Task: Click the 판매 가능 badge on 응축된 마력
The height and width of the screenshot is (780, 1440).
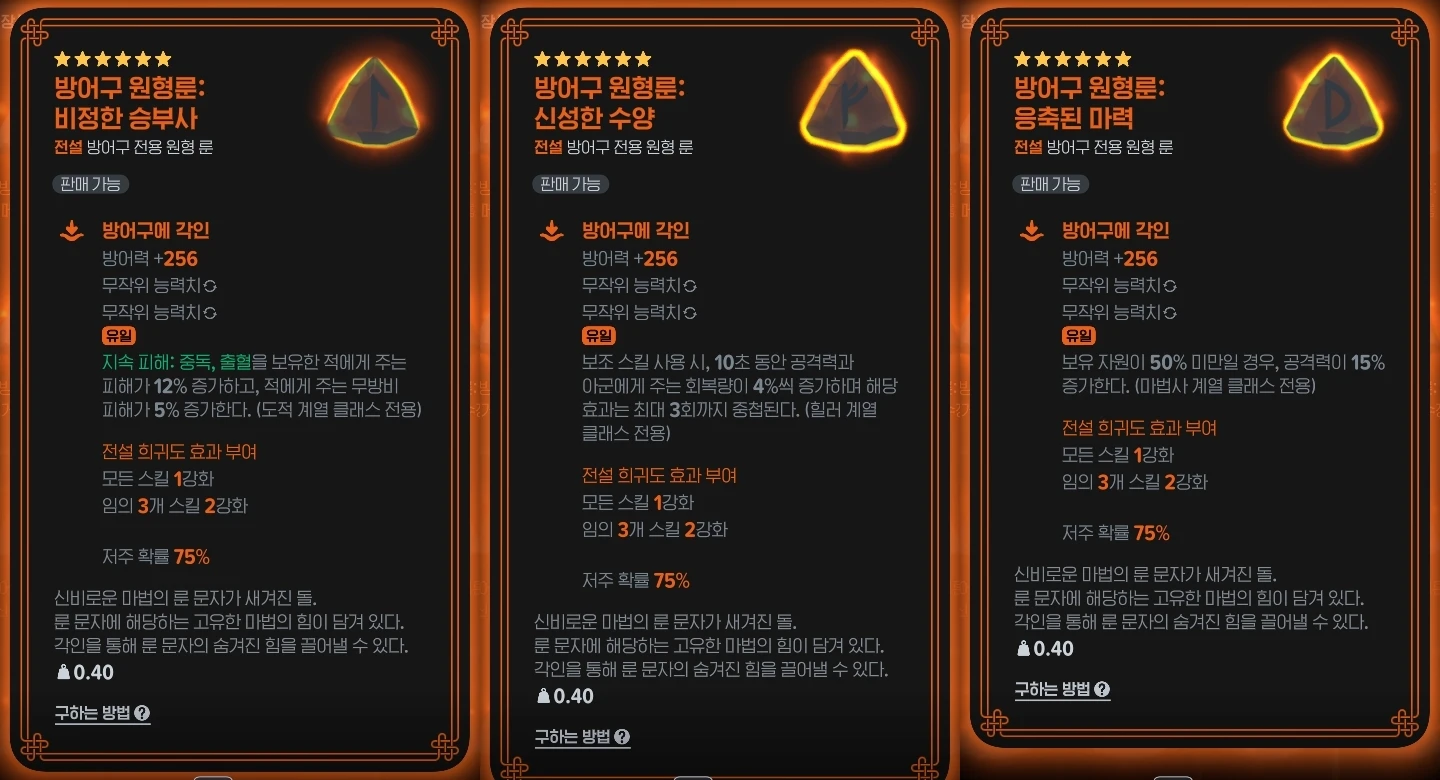Action: [1050, 184]
